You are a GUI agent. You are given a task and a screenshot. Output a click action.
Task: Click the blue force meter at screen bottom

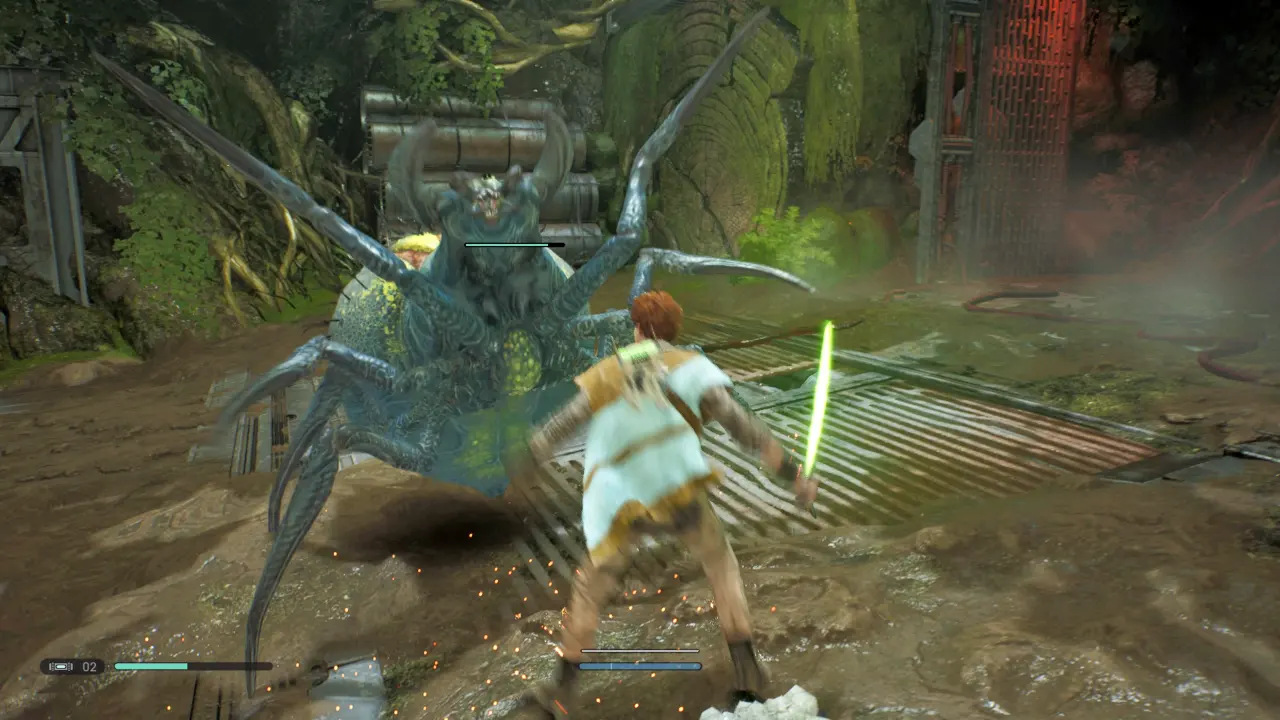[640, 664]
